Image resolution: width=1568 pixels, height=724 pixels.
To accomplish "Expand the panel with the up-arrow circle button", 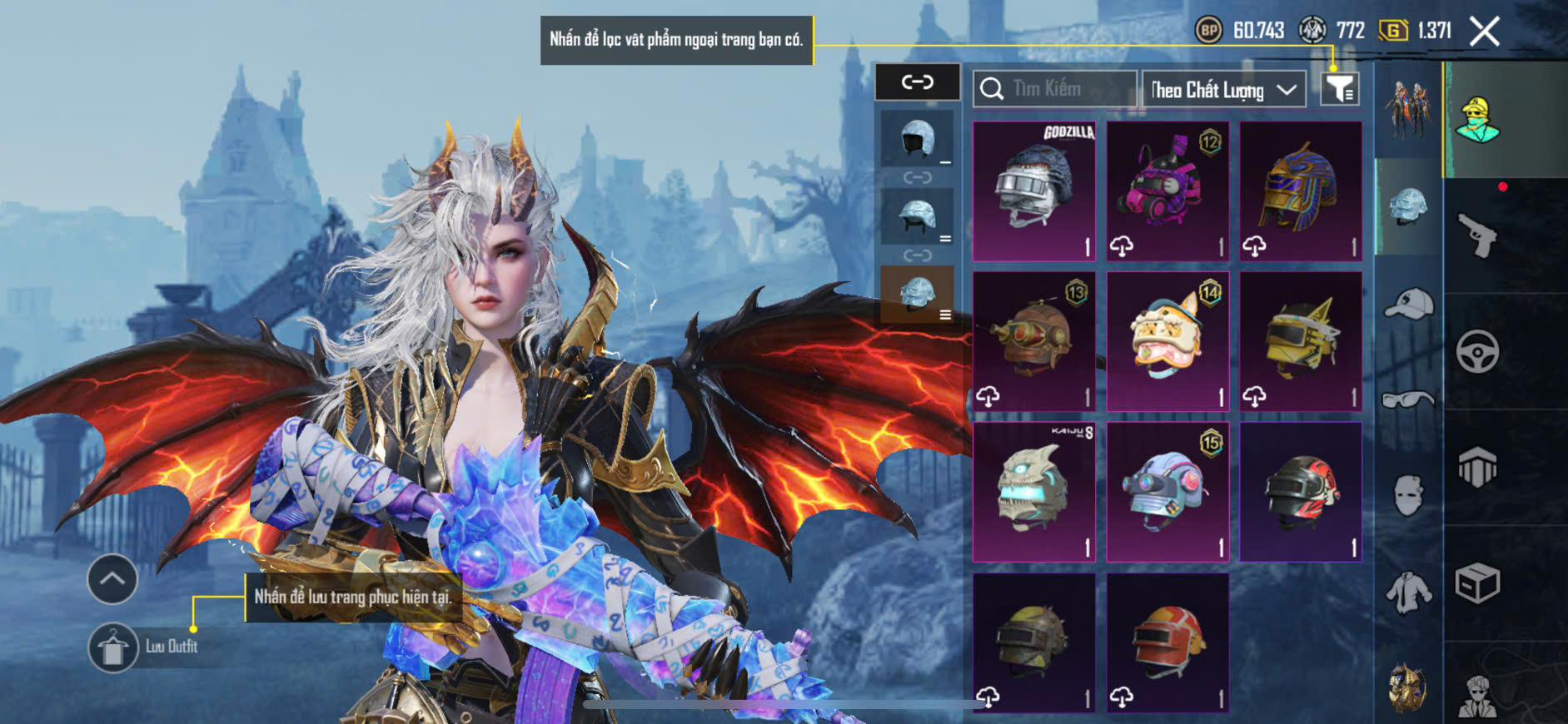I will pyautogui.click(x=112, y=578).
